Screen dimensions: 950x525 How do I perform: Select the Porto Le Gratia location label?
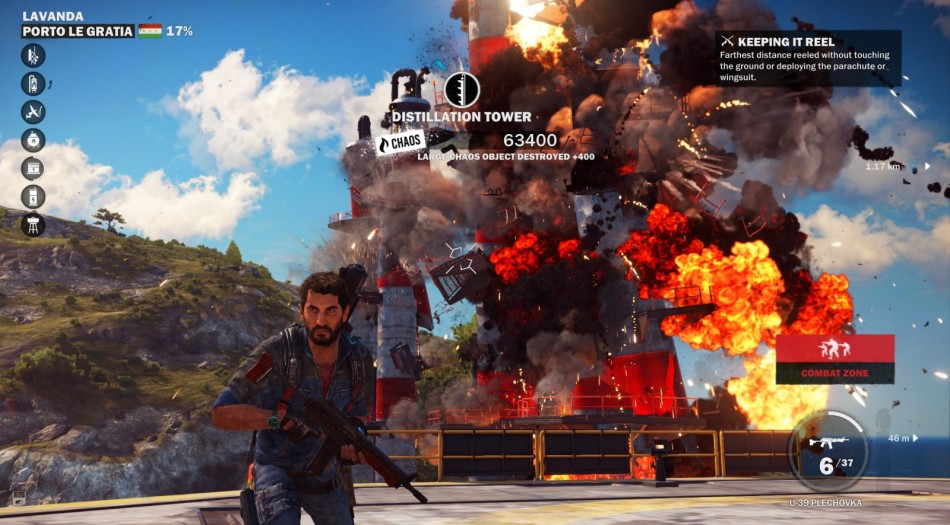pos(78,31)
